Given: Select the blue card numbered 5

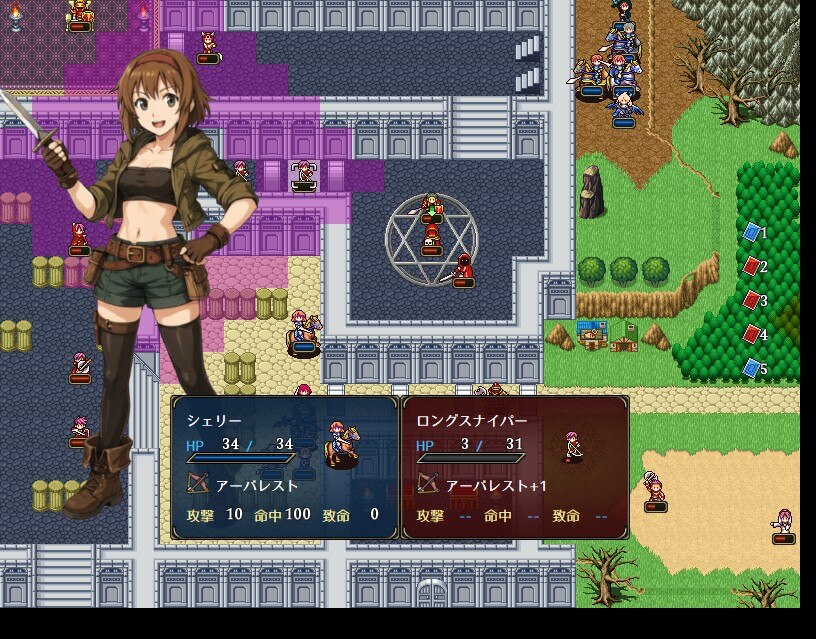Looking at the screenshot, I should tap(752, 369).
